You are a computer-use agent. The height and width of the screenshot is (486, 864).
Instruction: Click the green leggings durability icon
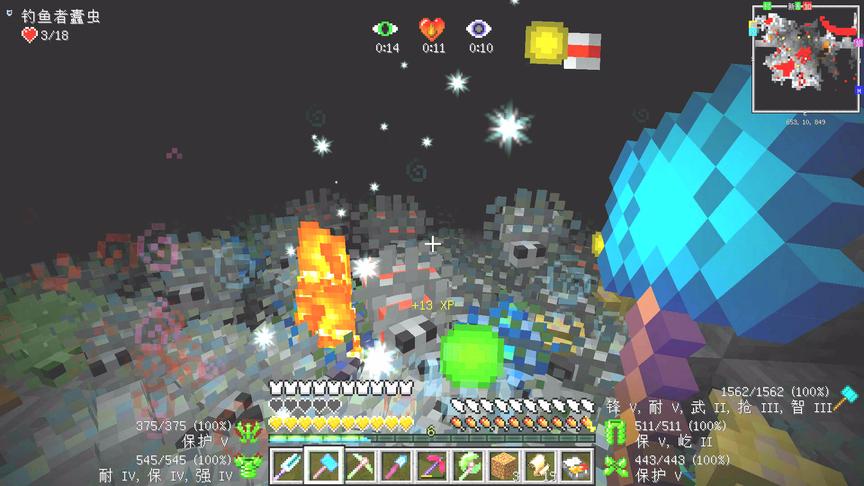[616, 430]
